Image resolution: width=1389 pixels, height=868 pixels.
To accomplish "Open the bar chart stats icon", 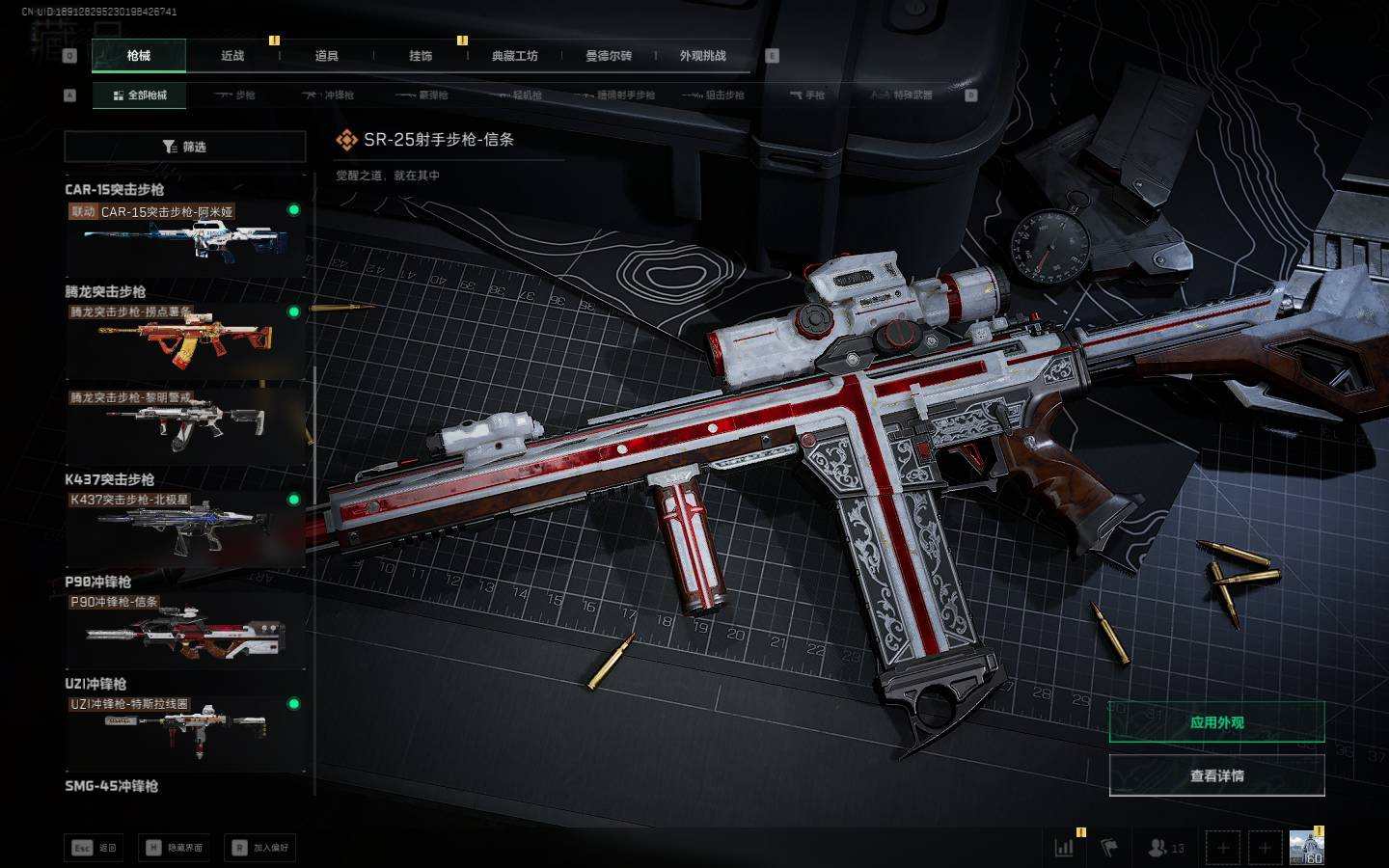I will coord(1064,848).
